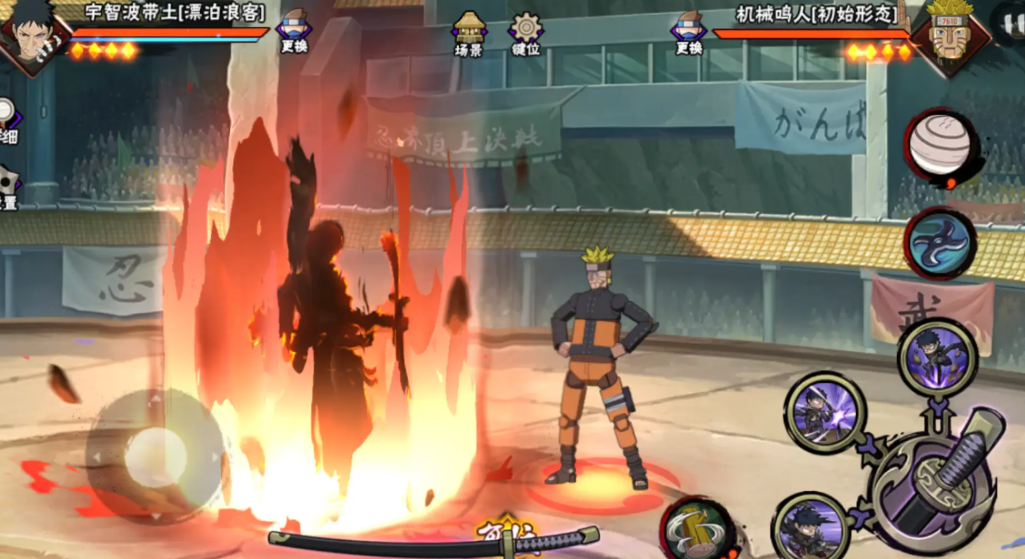Viewport: 1025px width, 559px height.
Task: Open the shuriken reset button on left edge
Action: point(7,187)
